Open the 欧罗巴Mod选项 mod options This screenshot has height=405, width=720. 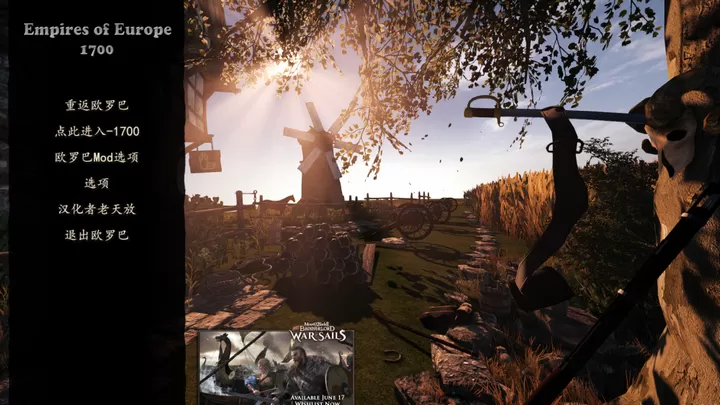tap(97, 157)
